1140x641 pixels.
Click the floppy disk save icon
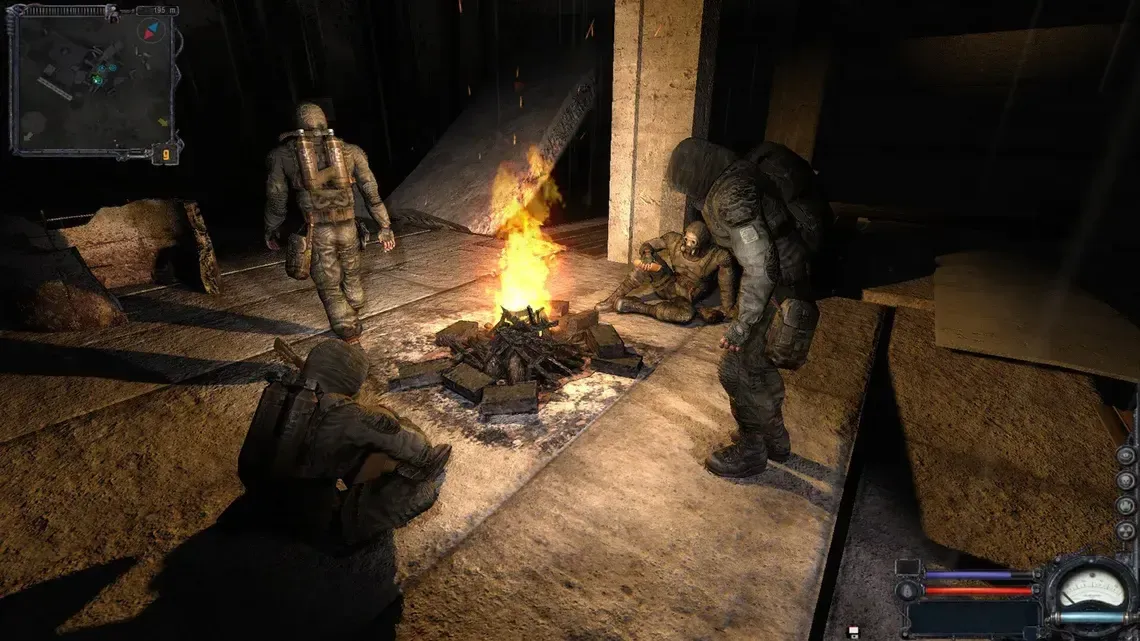point(854,630)
